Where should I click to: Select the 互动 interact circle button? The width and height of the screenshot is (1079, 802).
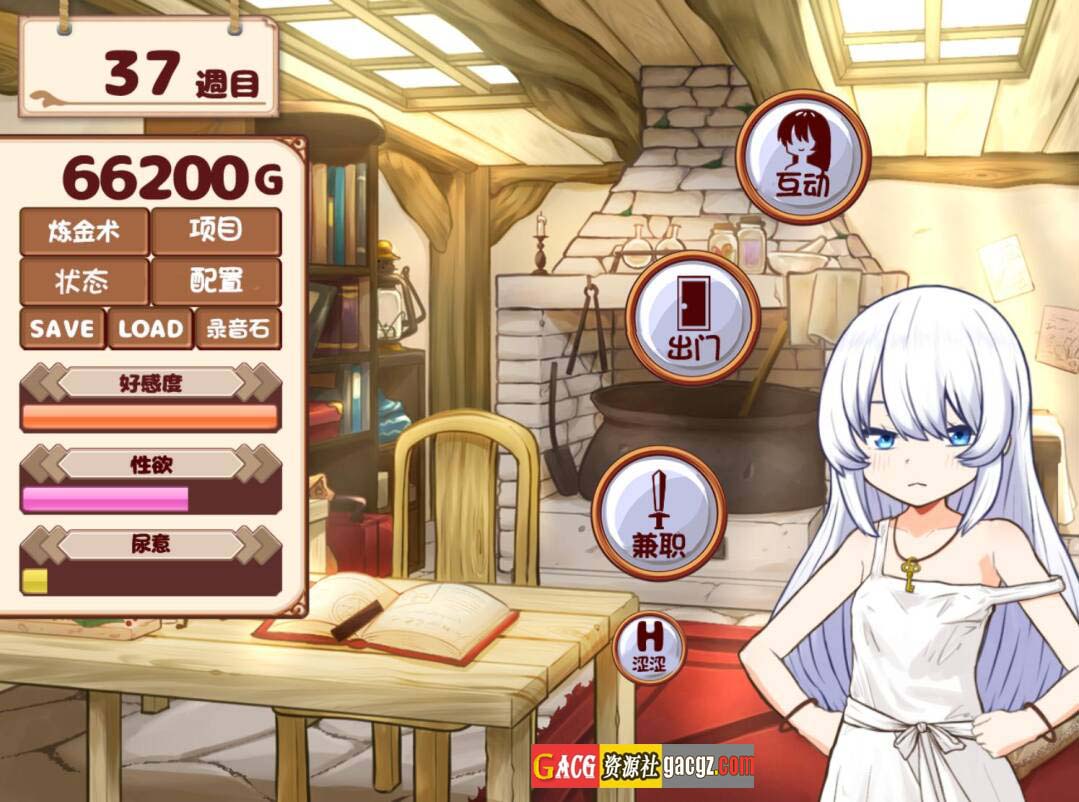803,155
